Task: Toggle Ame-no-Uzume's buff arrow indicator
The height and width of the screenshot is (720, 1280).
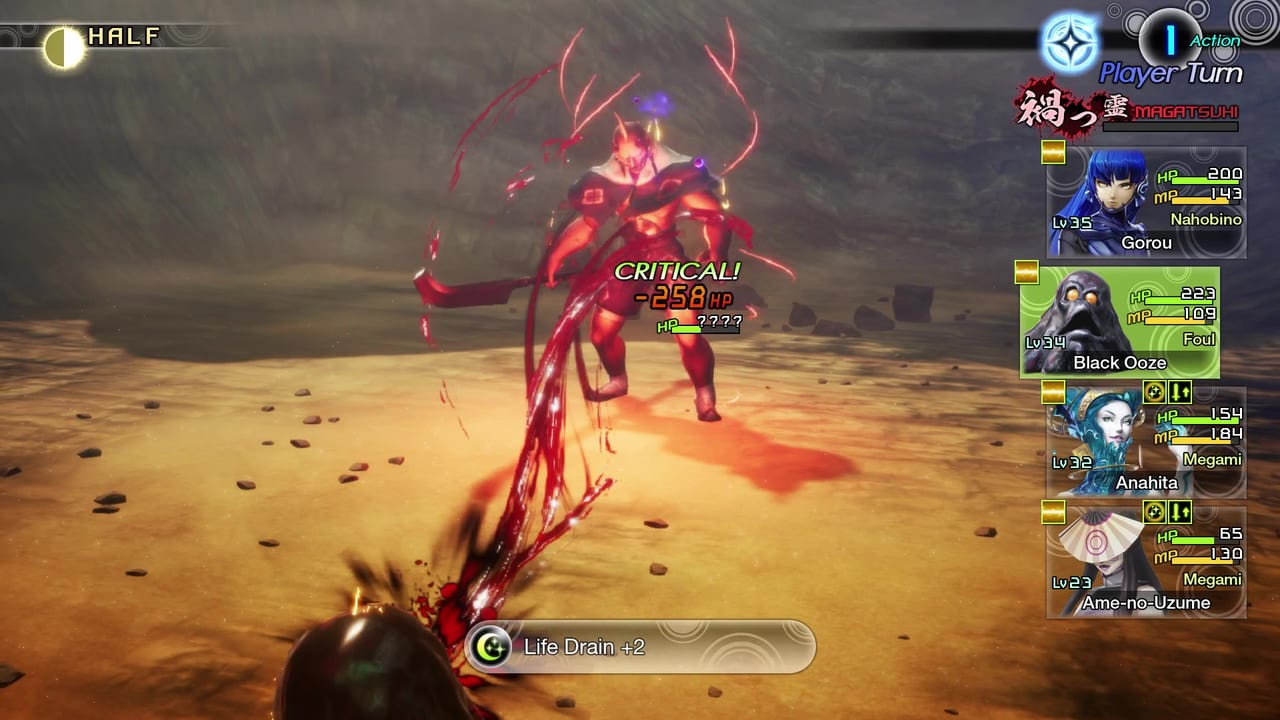Action: click(x=1178, y=512)
